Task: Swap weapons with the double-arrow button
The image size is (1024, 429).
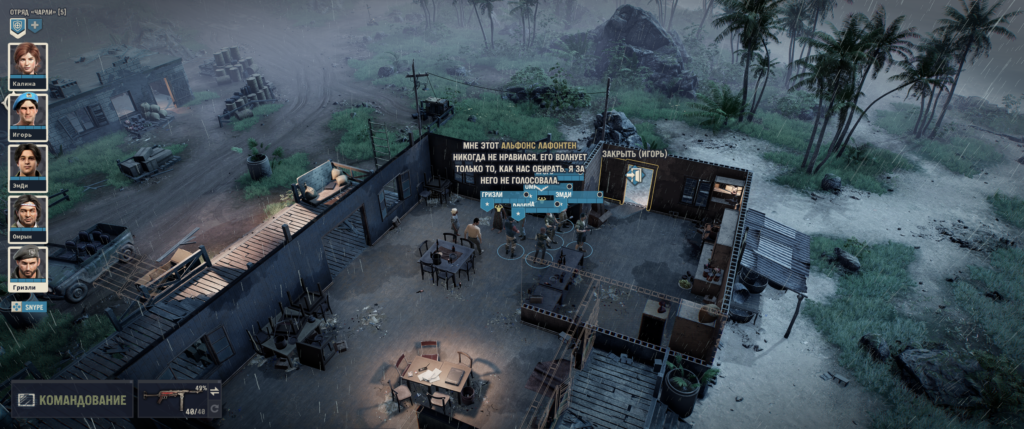Action: tap(214, 391)
